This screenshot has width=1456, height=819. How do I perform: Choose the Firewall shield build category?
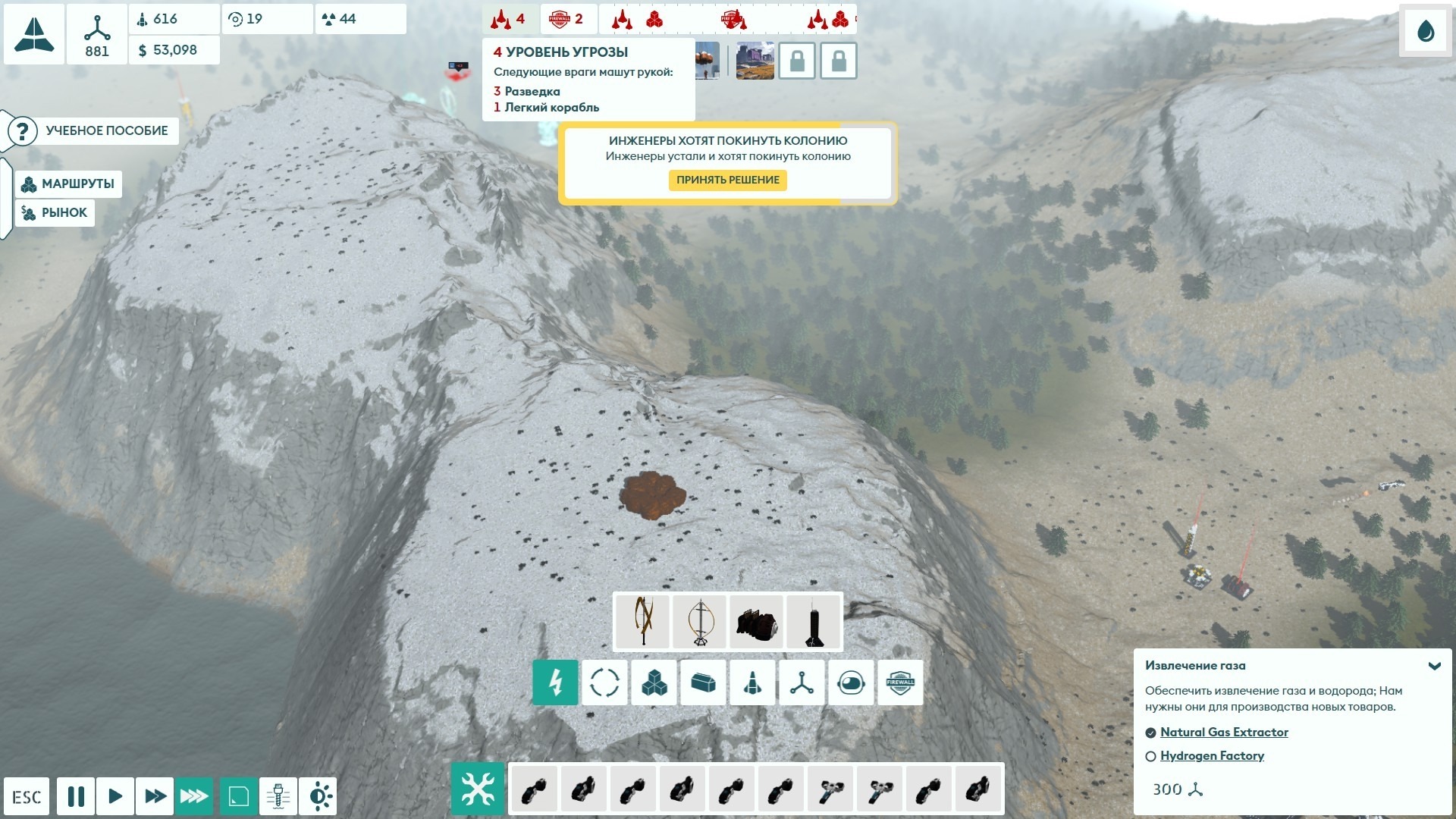[x=900, y=682]
